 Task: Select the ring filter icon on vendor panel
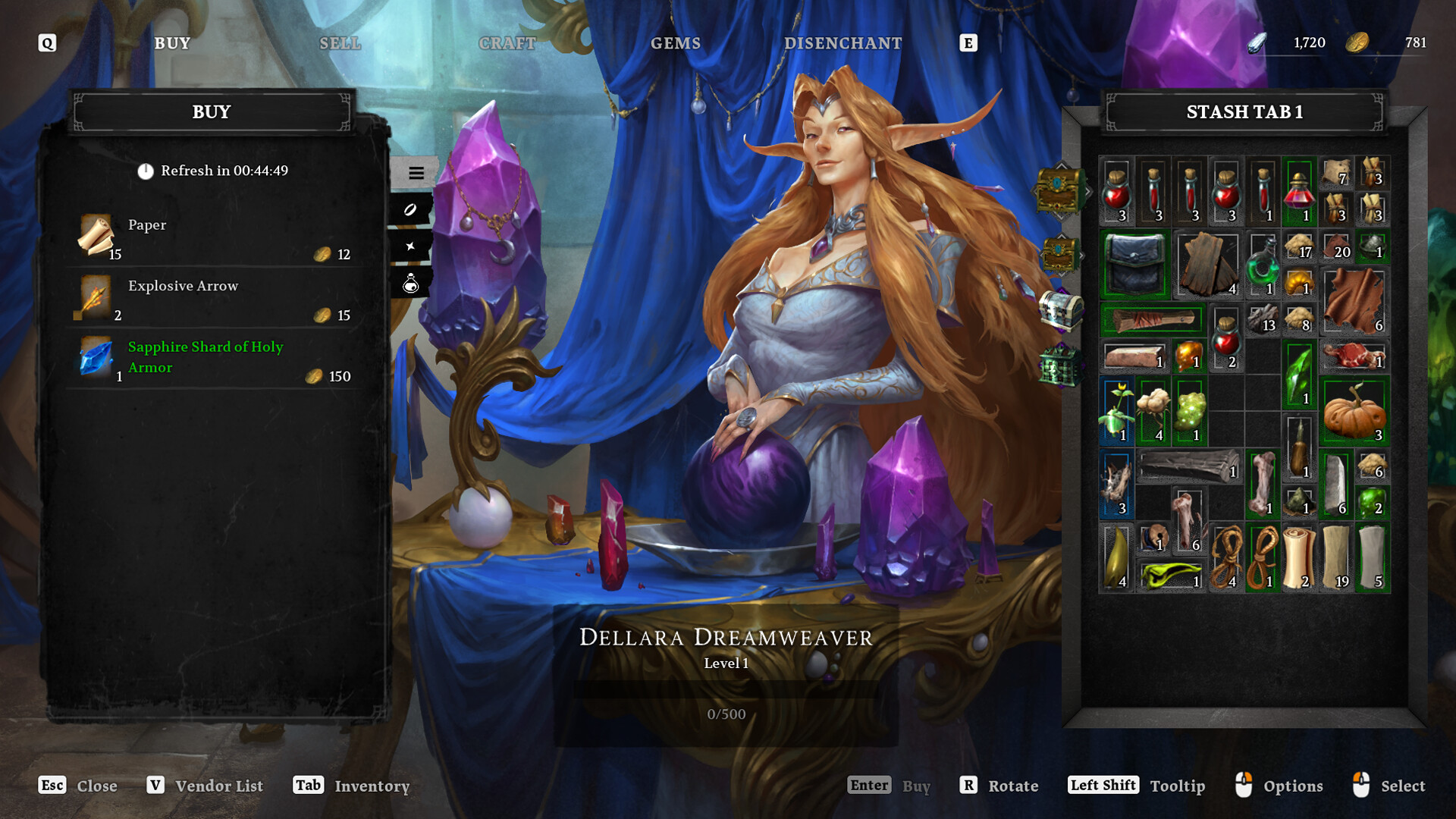tap(409, 211)
